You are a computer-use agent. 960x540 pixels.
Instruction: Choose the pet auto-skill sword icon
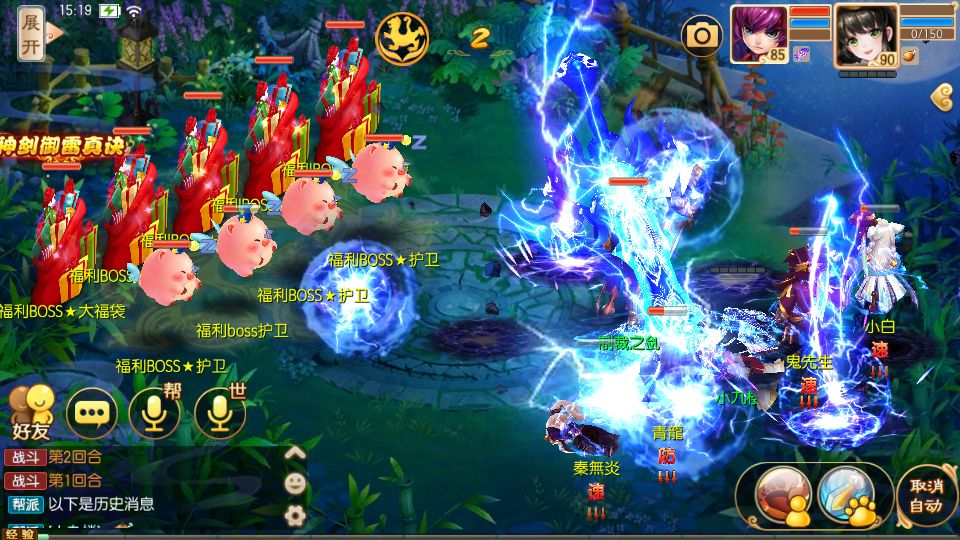[846, 492]
